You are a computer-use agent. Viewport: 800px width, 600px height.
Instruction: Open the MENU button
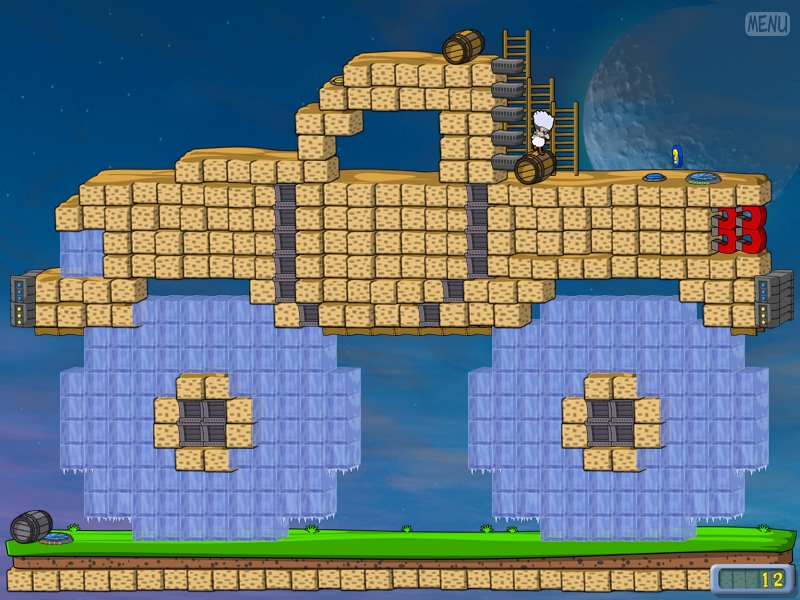click(767, 23)
